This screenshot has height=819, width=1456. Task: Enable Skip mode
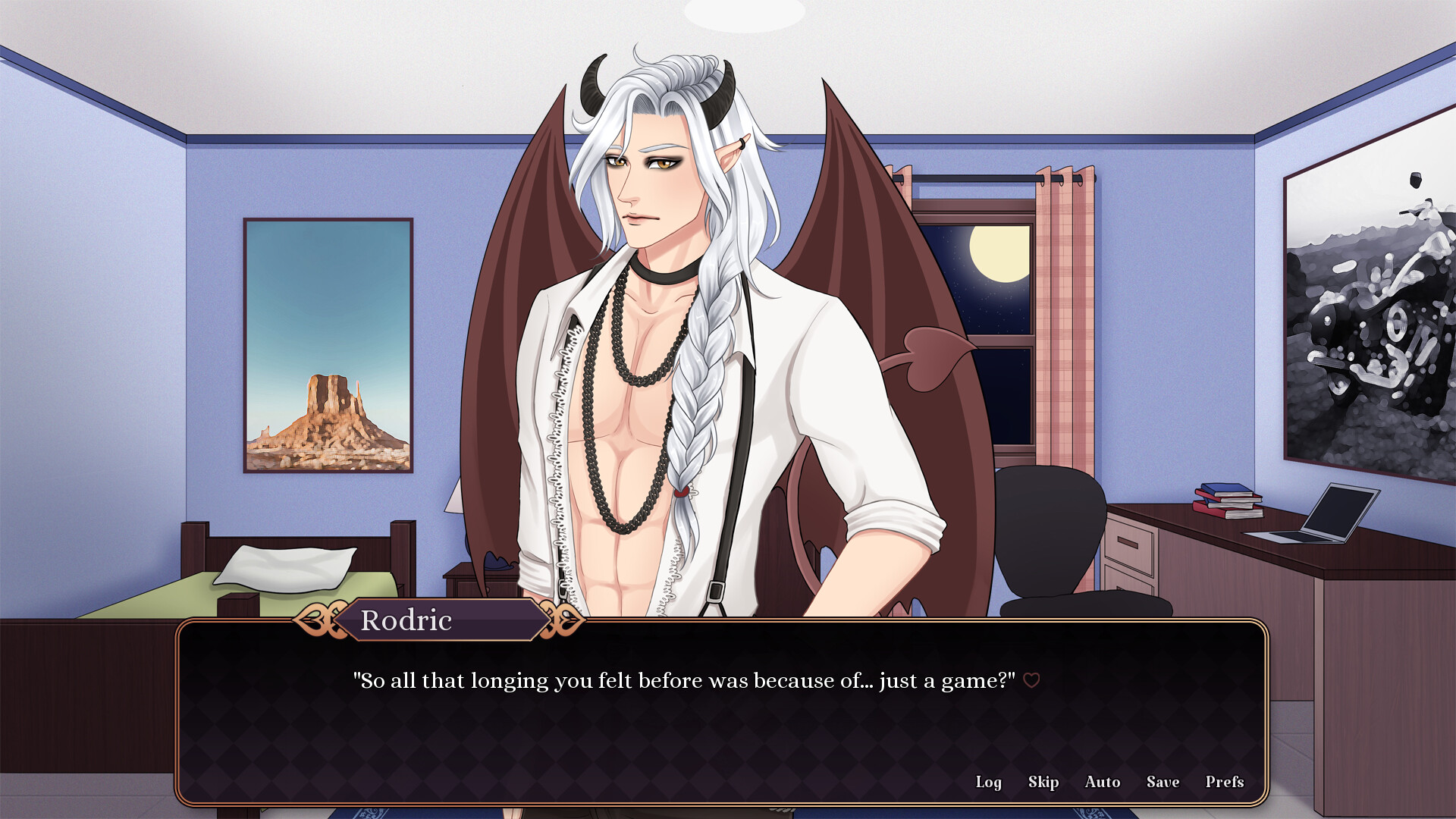(1043, 782)
